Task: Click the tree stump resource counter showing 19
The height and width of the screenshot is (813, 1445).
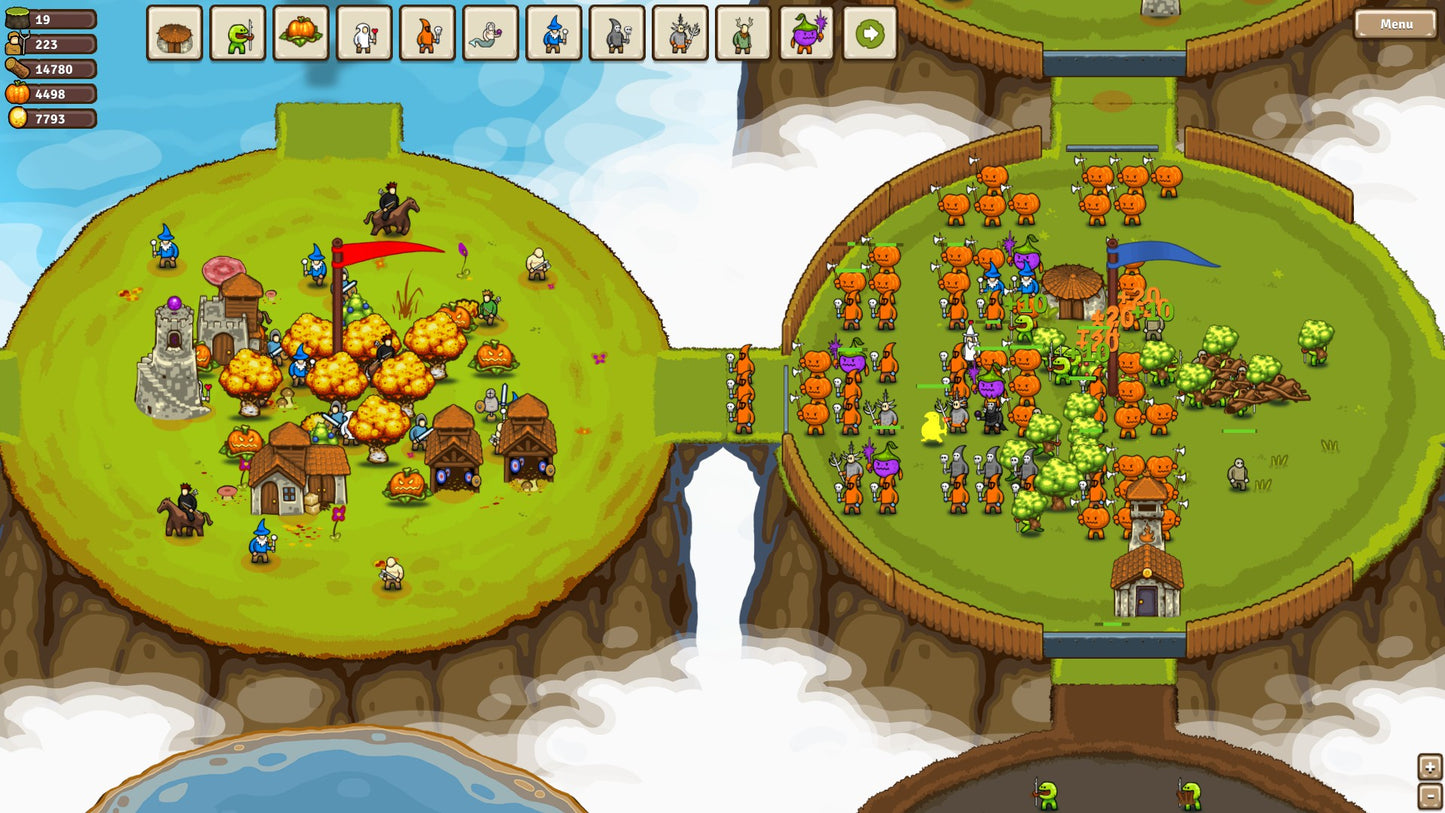Action: [x=50, y=18]
